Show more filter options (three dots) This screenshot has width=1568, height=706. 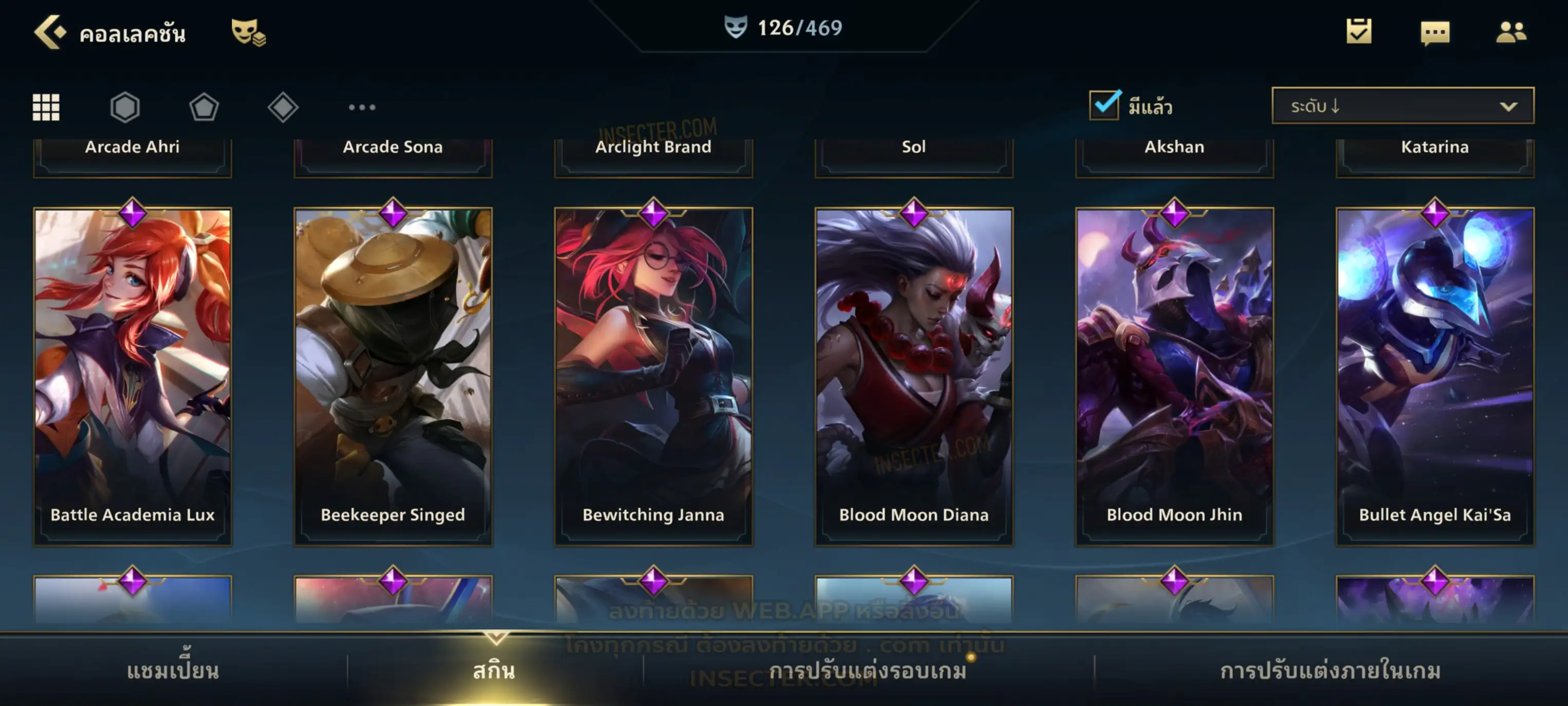pos(362,107)
